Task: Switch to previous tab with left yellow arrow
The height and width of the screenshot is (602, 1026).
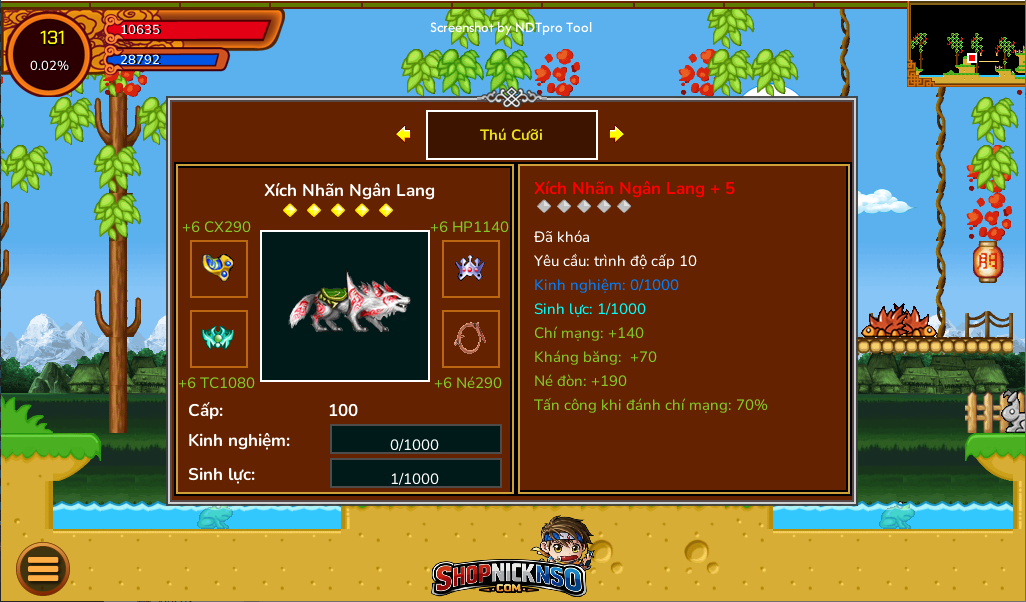Action: [x=403, y=134]
